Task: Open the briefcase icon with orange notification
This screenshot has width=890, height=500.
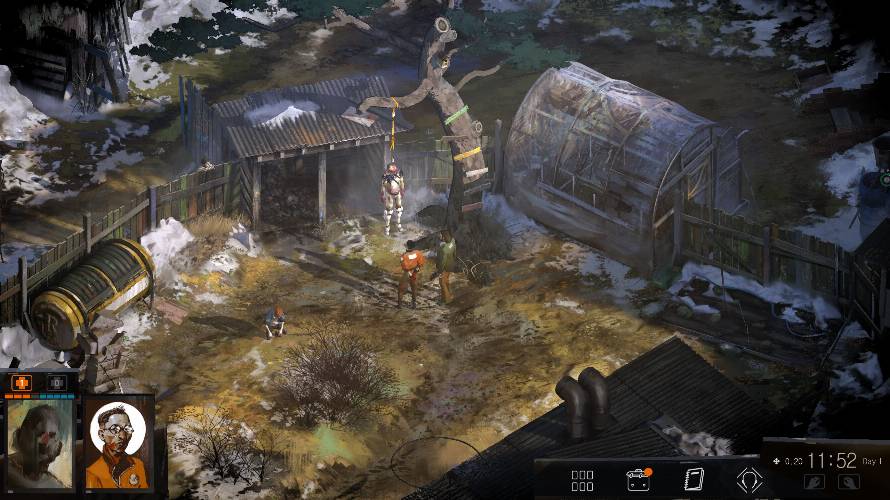Action: 637,480
